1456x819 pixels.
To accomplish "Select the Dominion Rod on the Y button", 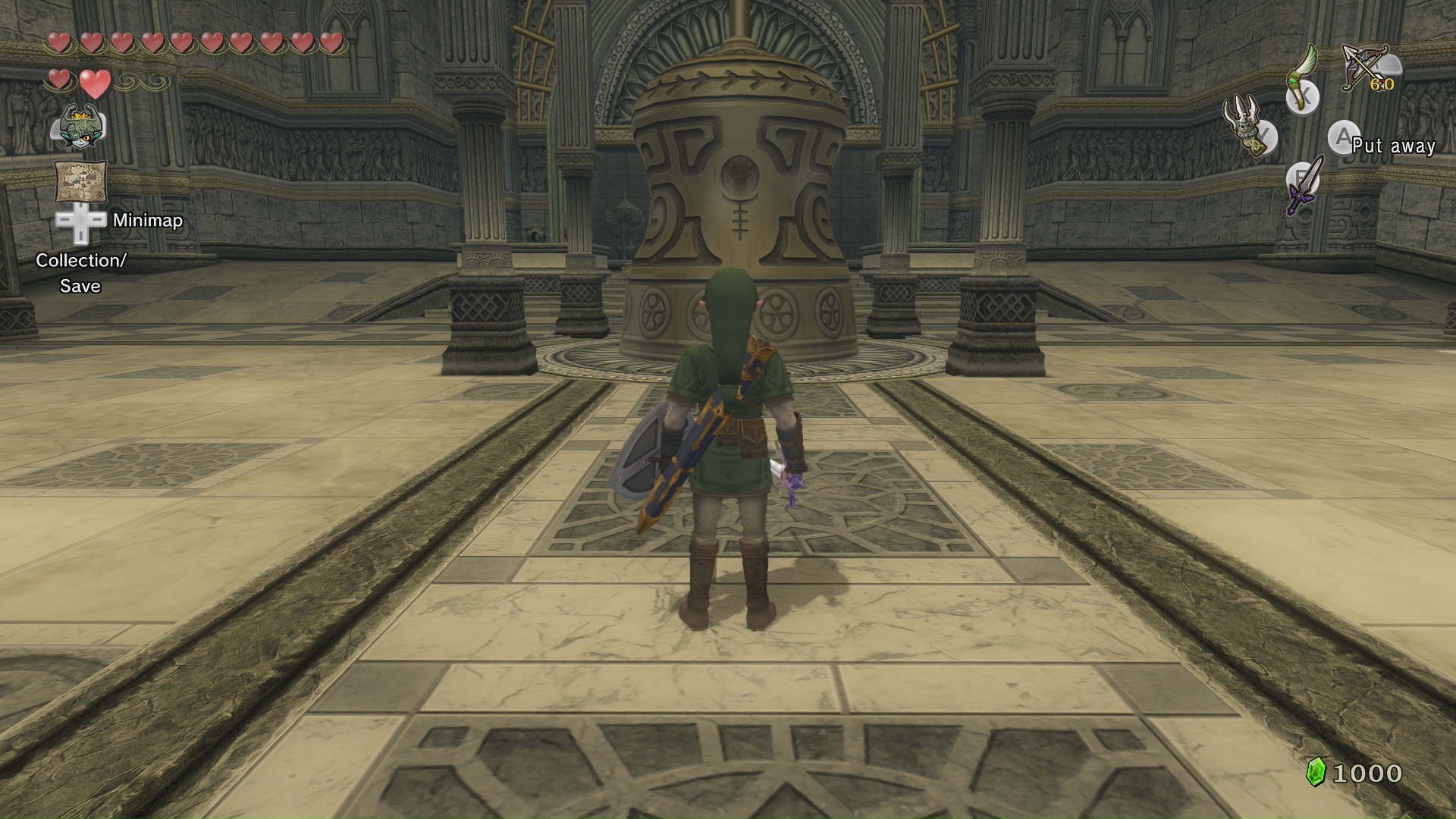I will [1244, 129].
